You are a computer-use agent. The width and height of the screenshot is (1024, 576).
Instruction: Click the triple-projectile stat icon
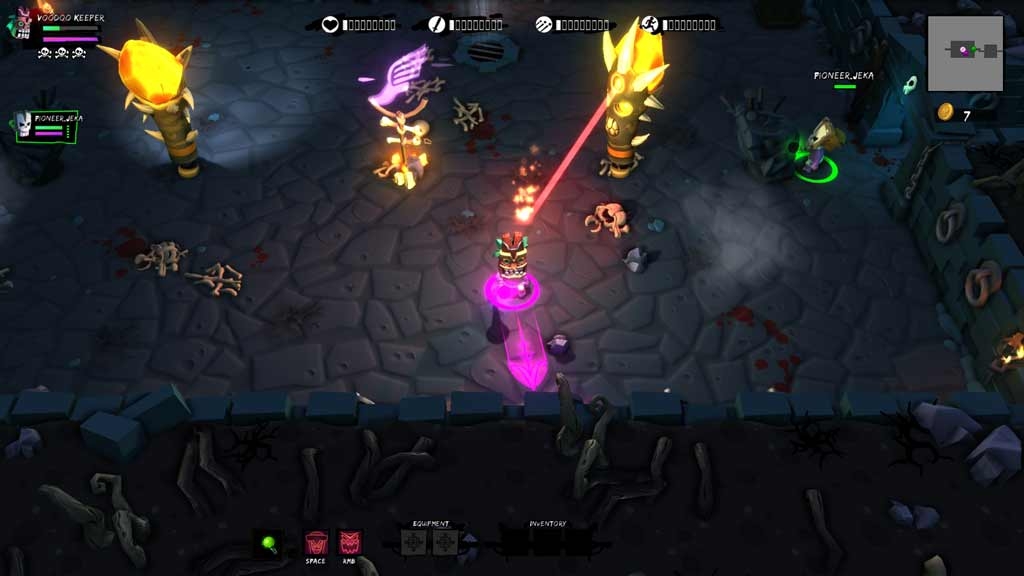pyautogui.click(x=543, y=24)
